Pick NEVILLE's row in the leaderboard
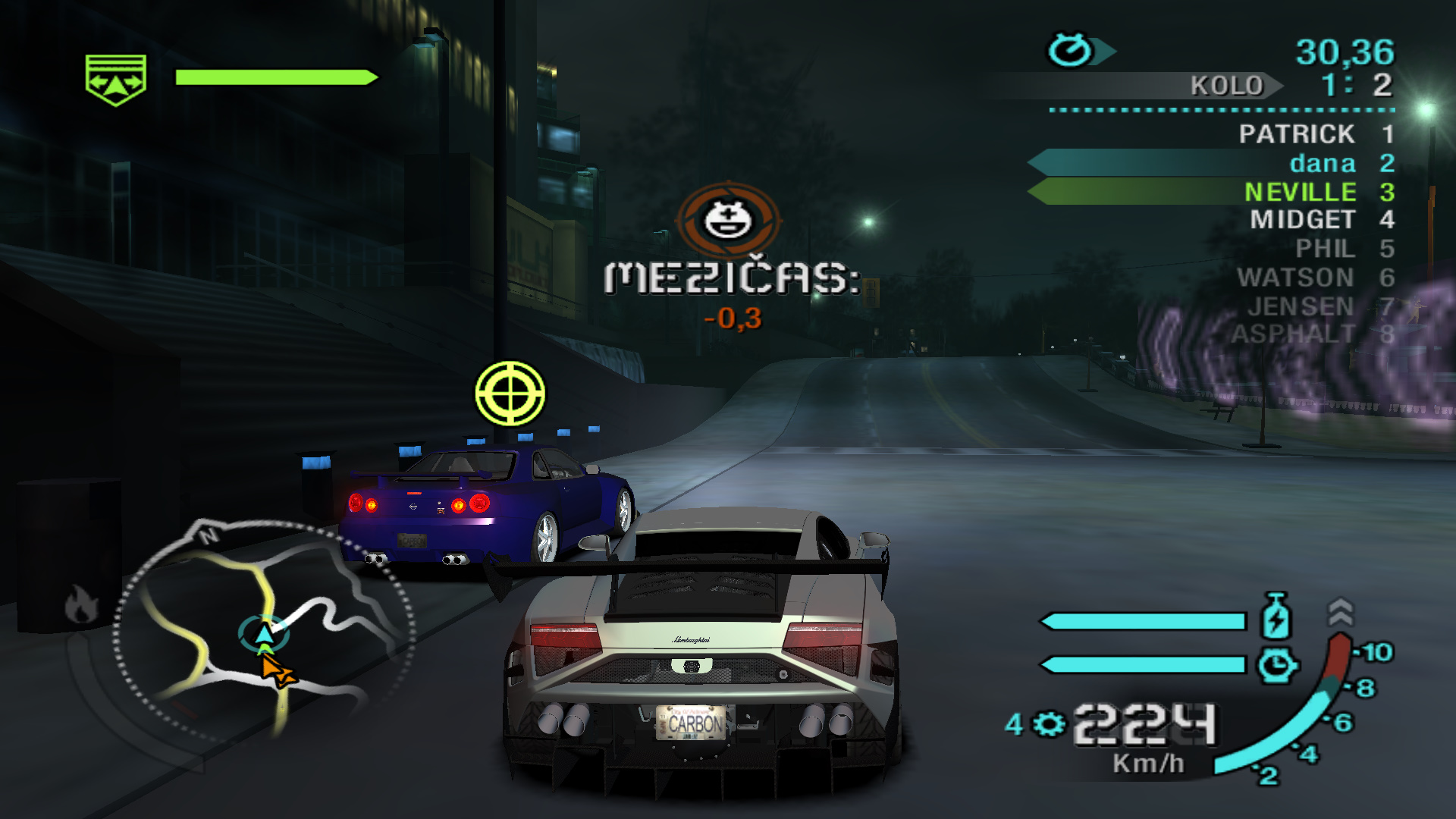 [1299, 191]
